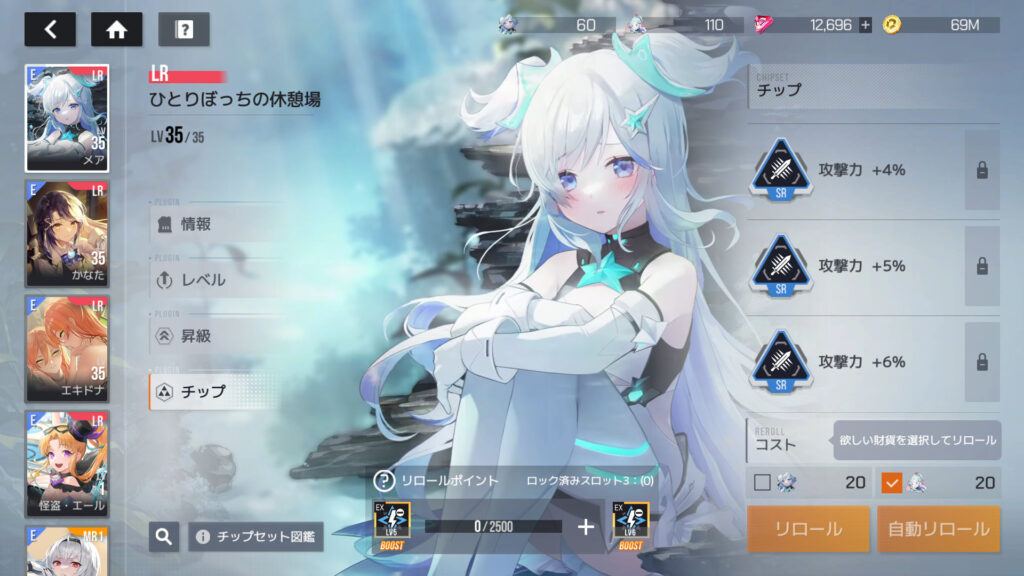Tick the unchecked reroll cost checkbox
The width and height of the screenshot is (1024, 576).
click(x=762, y=483)
